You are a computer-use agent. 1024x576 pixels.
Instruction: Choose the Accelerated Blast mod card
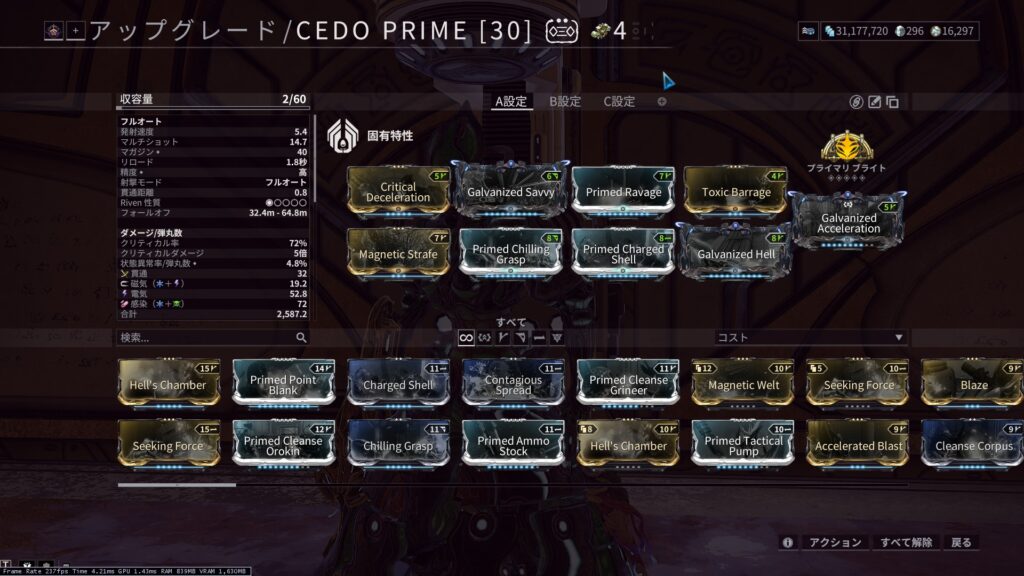pyautogui.click(x=858, y=446)
